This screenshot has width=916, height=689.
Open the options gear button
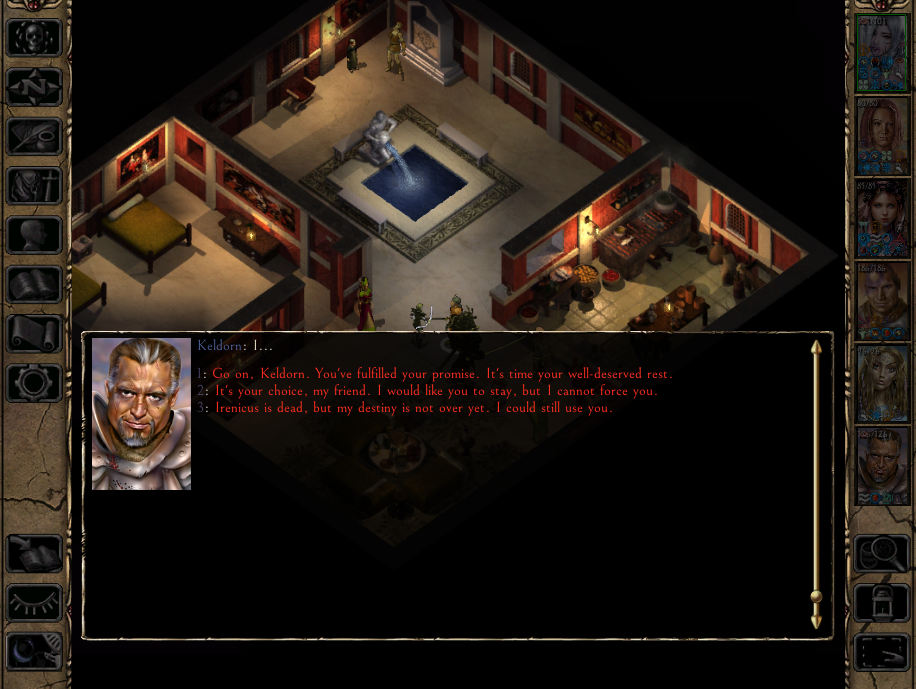(35, 382)
